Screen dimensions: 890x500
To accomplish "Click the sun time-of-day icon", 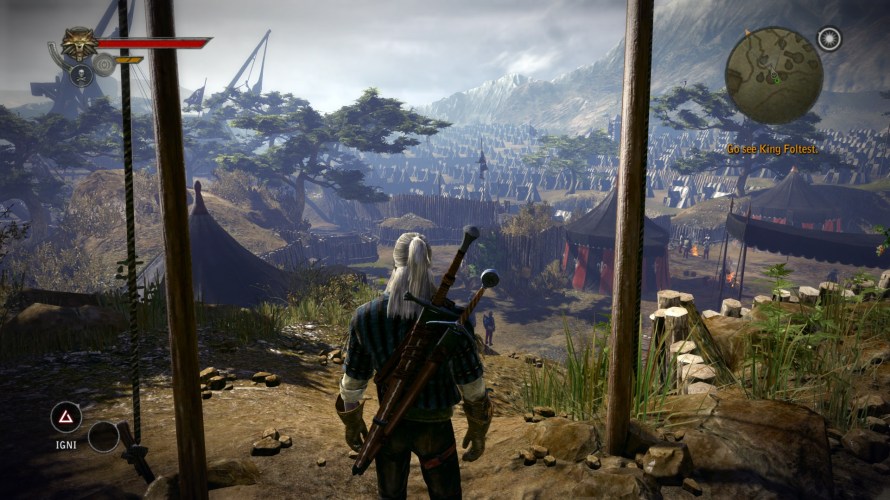I will coord(829,39).
